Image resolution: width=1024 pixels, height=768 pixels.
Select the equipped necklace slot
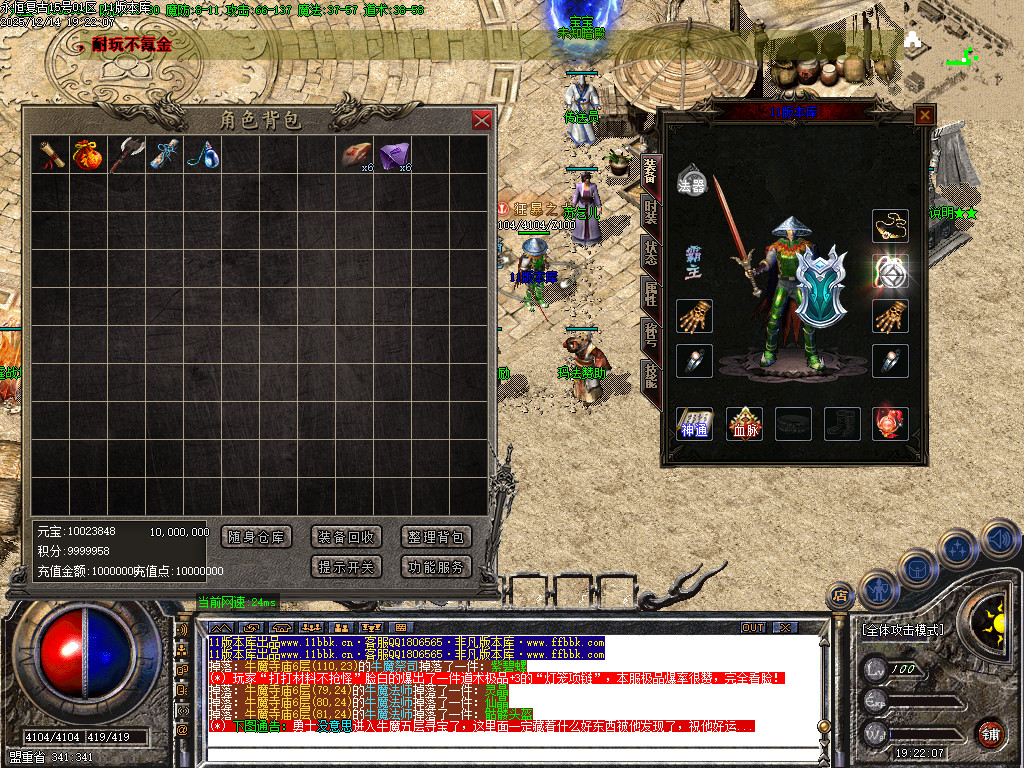(890, 226)
